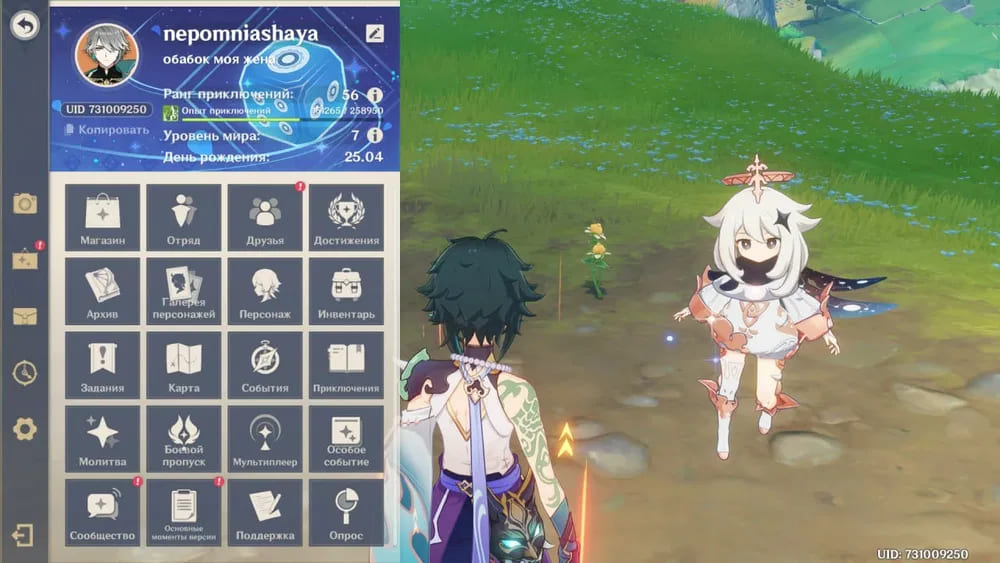Viewport: 1000px width, 563px height.
Task: Open the mail envelope icon
Action: click(25, 317)
